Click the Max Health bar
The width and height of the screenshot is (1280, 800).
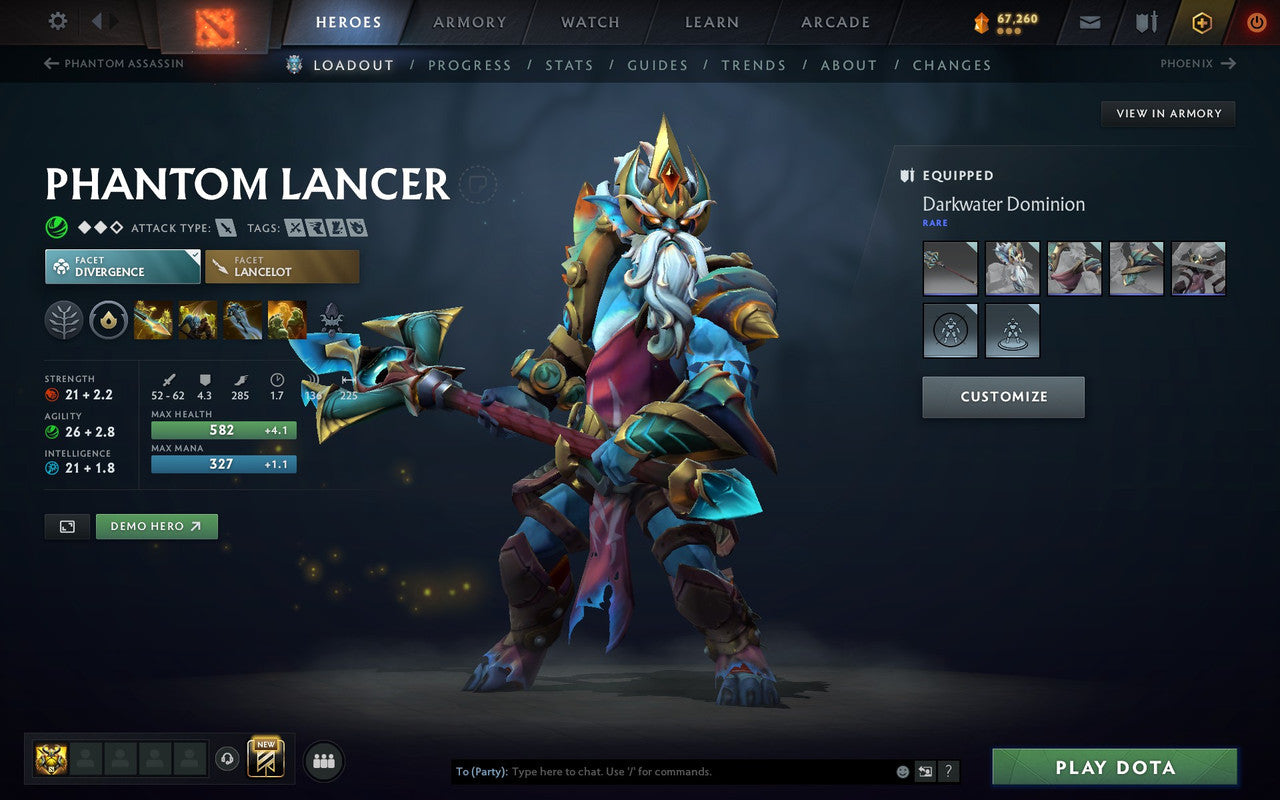[x=222, y=429]
